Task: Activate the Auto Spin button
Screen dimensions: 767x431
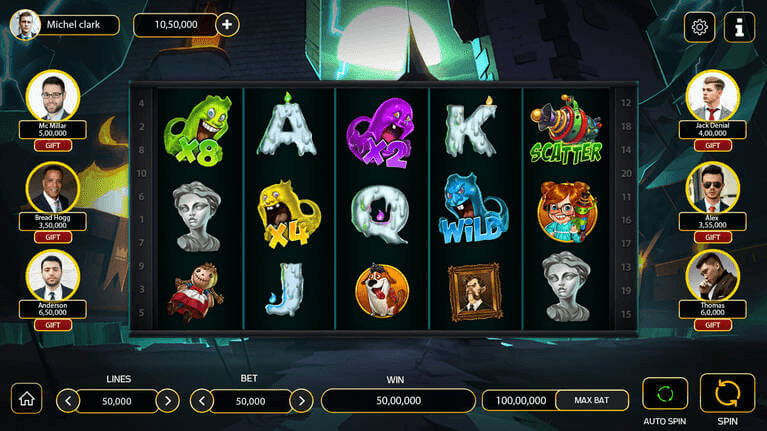Action: 665,394
